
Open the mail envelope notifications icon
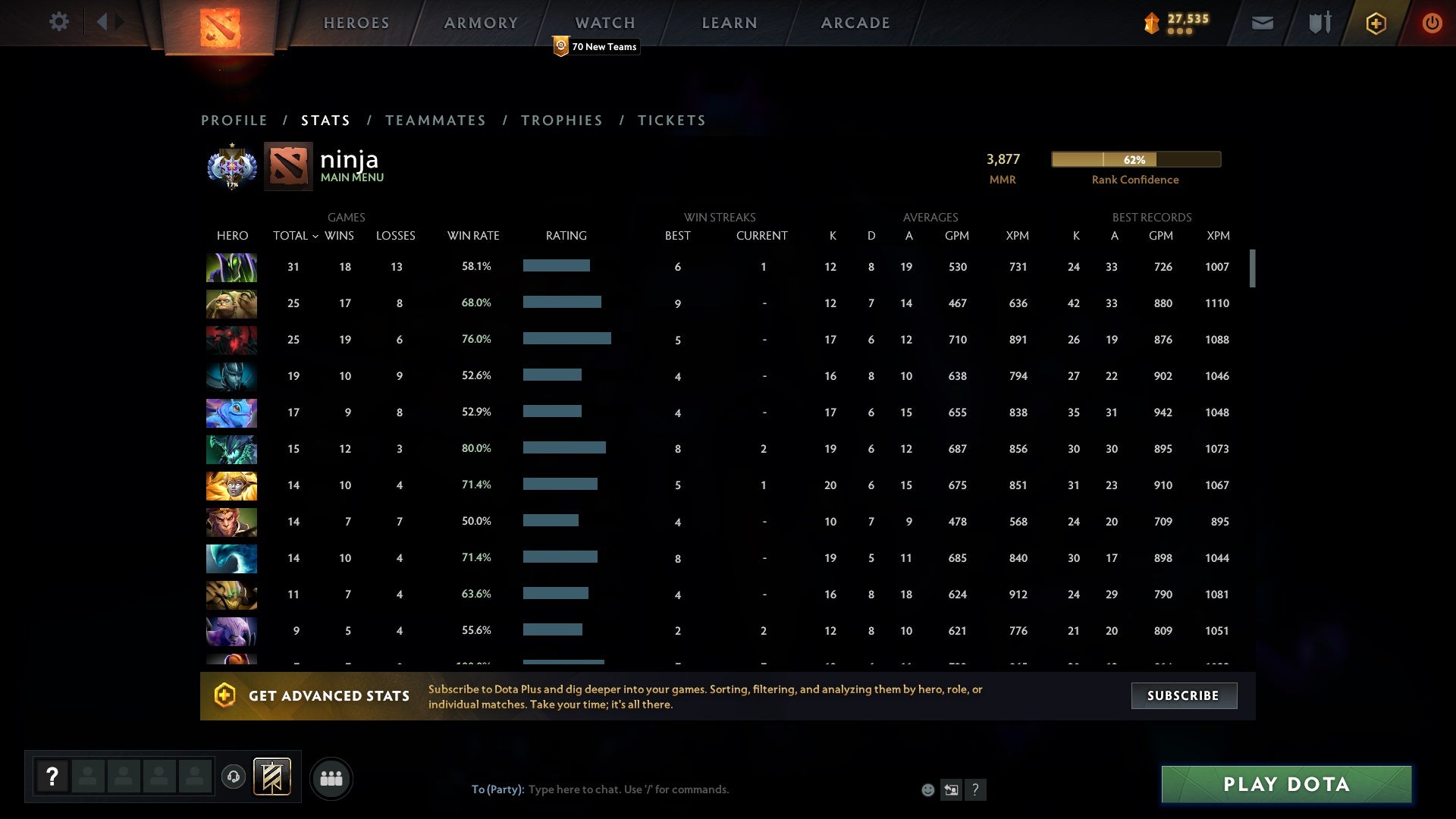point(1262,23)
